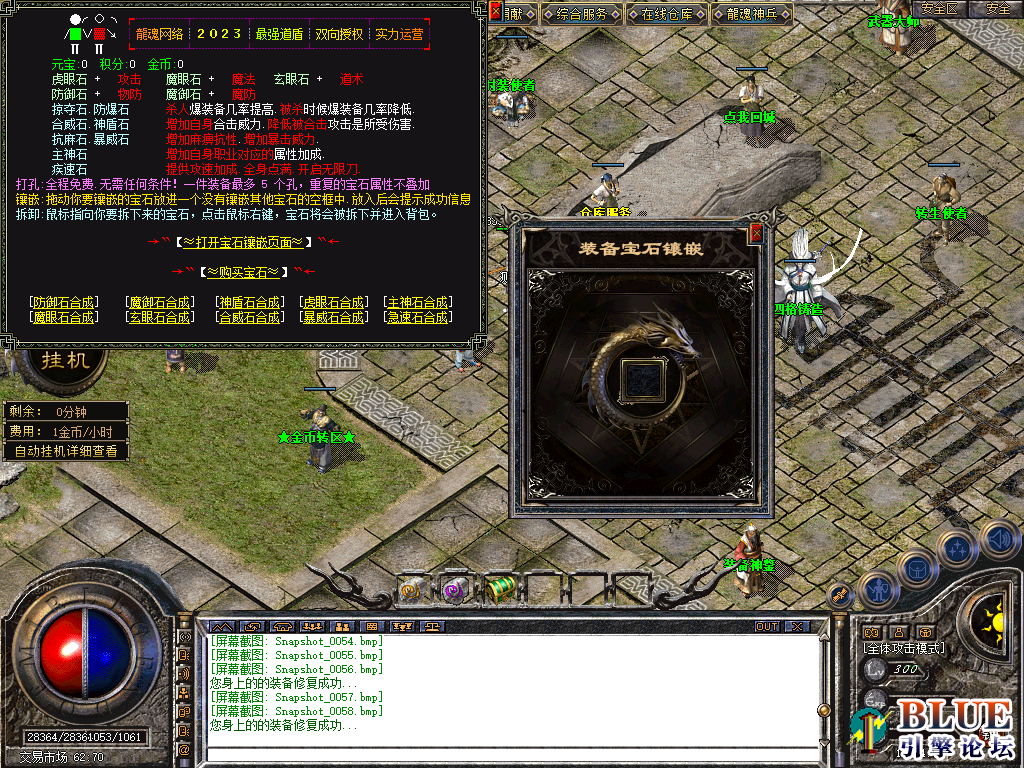Viewport: 1024px width, 768px height.
Task: Choose 防御石合成 synthesis option
Action: (x=65, y=302)
